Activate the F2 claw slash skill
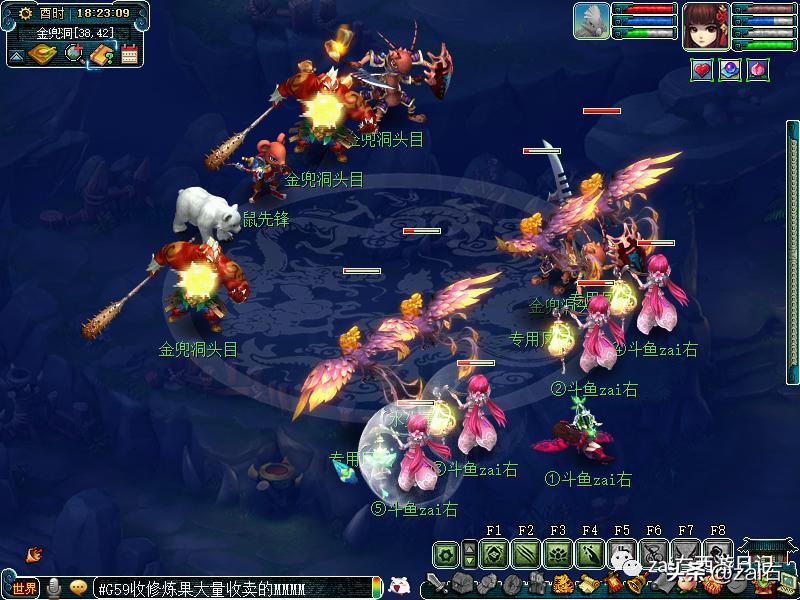Viewport: 800px width, 600px height. pos(525,553)
